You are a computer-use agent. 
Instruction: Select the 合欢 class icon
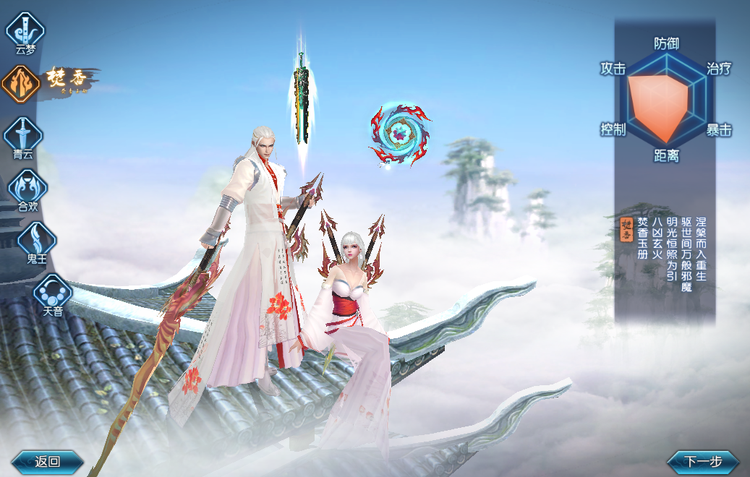(x=27, y=187)
